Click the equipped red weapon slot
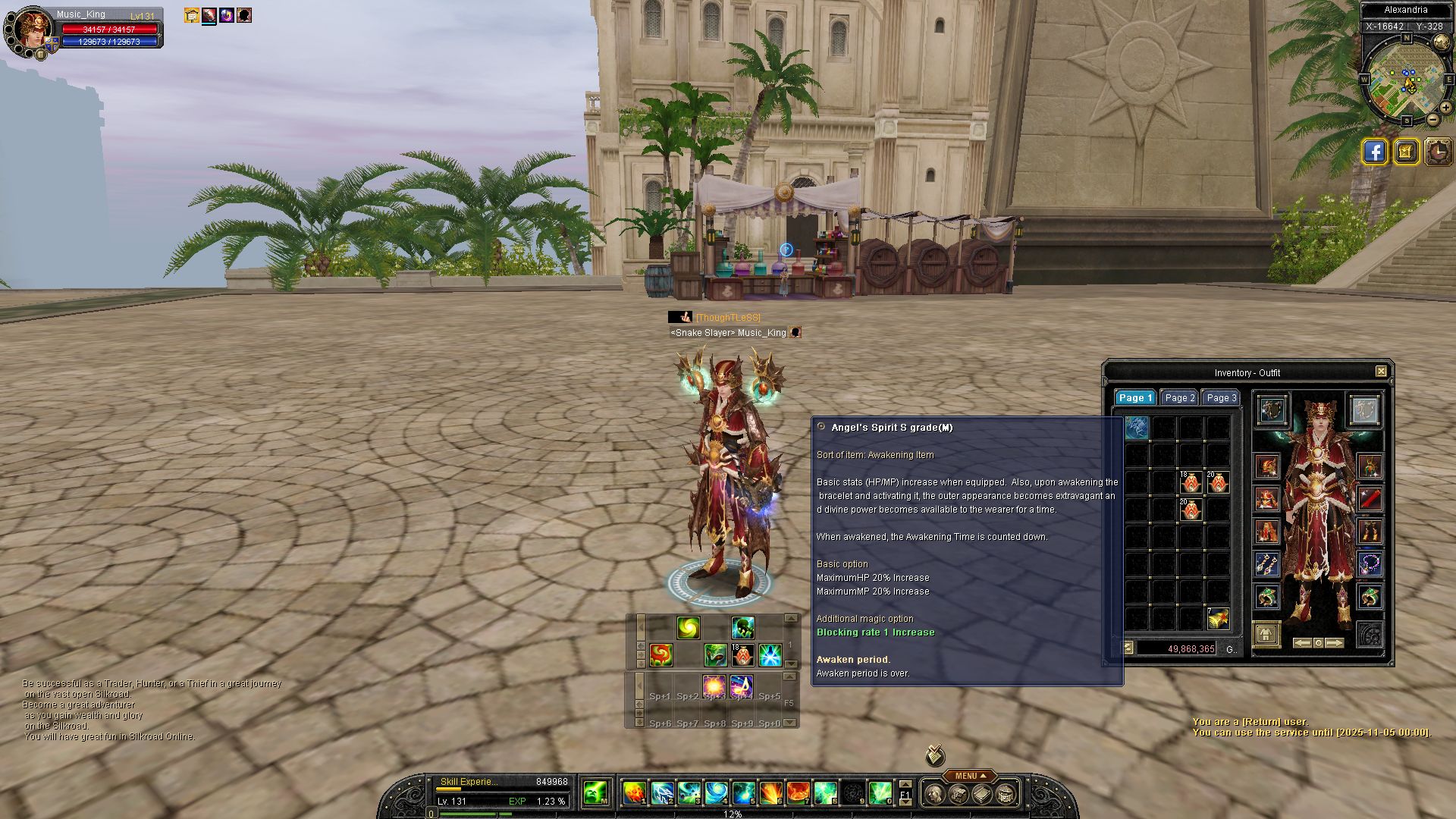The height and width of the screenshot is (819, 1456). click(x=1369, y=499)
